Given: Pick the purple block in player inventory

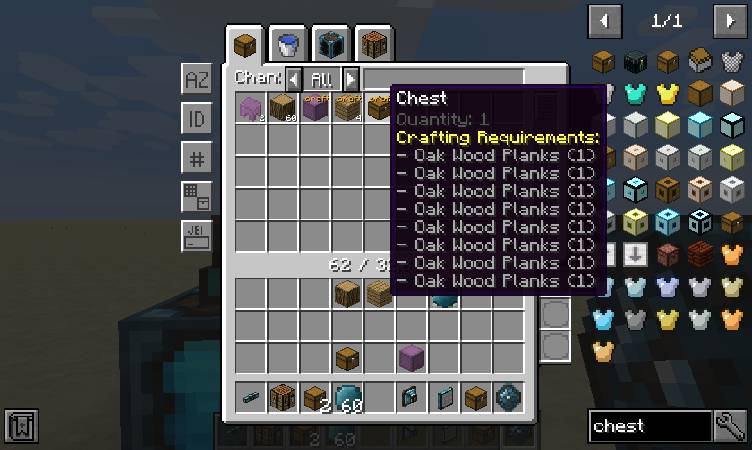Looking at the screenshot, I should point(411,357).
